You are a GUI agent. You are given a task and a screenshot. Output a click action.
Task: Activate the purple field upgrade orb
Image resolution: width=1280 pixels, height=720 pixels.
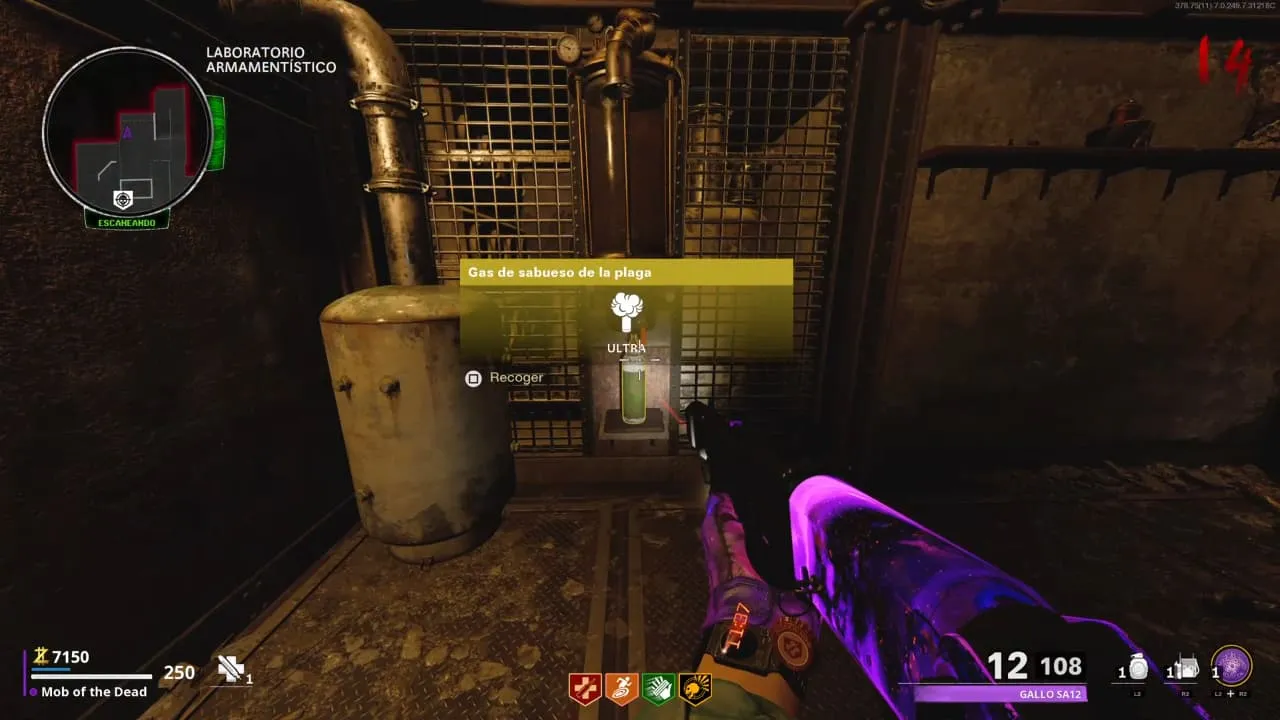point(1231,666)
